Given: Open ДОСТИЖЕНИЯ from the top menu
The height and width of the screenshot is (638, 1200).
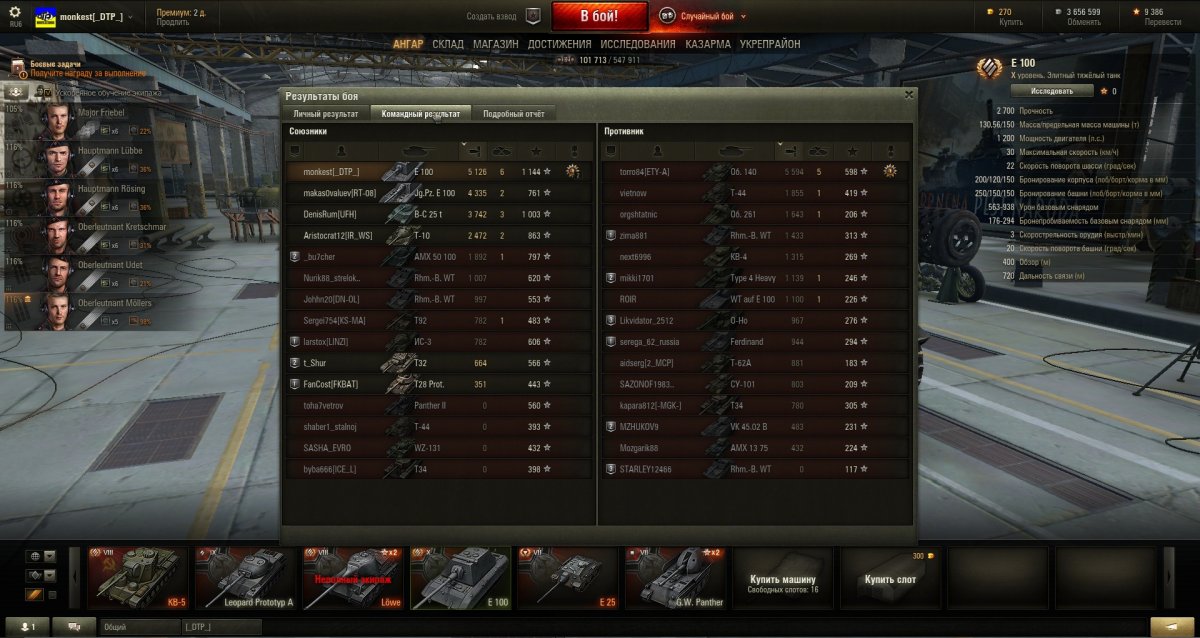Looking at the screenshot, I should tap(559, 44).
